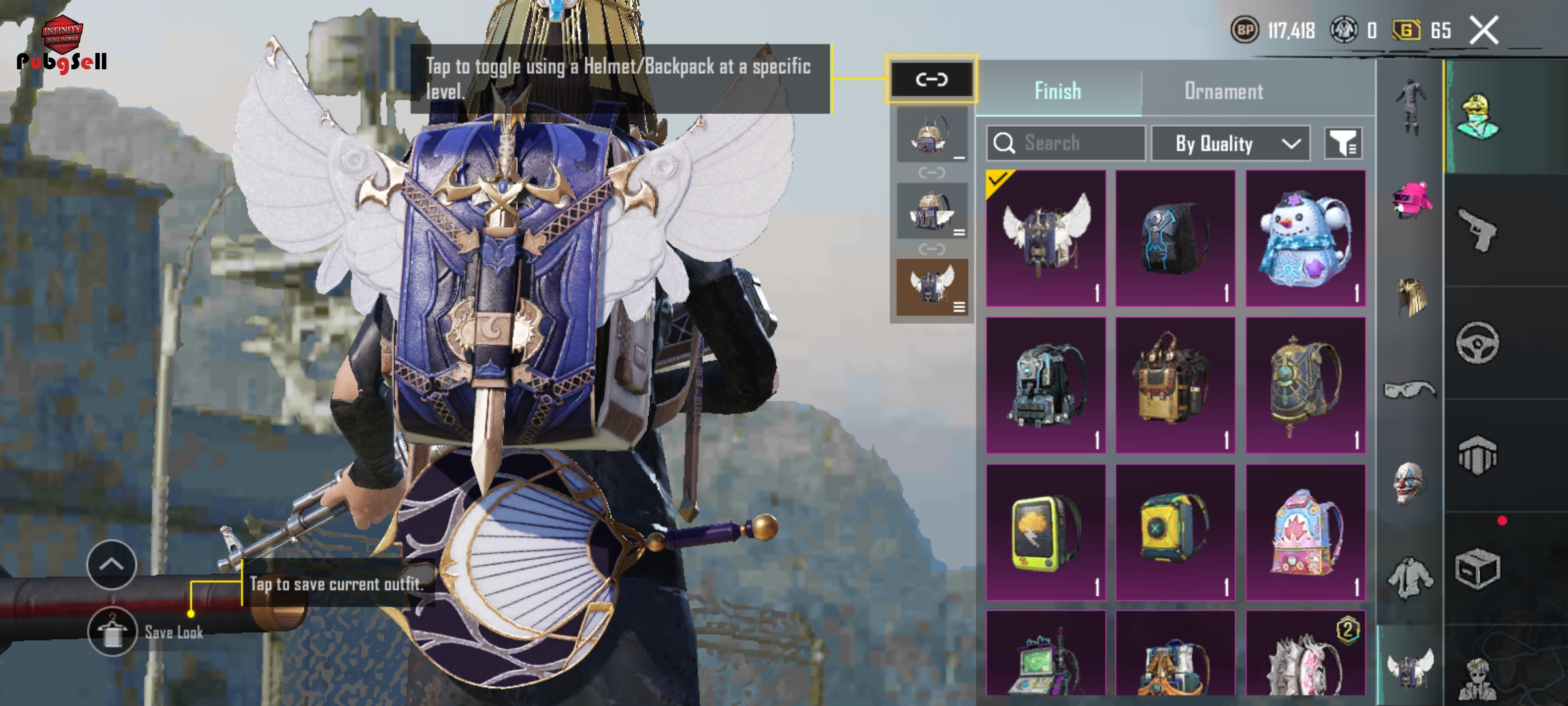
Task: Select the snowman backpack skin
Action: point(1305,239)
